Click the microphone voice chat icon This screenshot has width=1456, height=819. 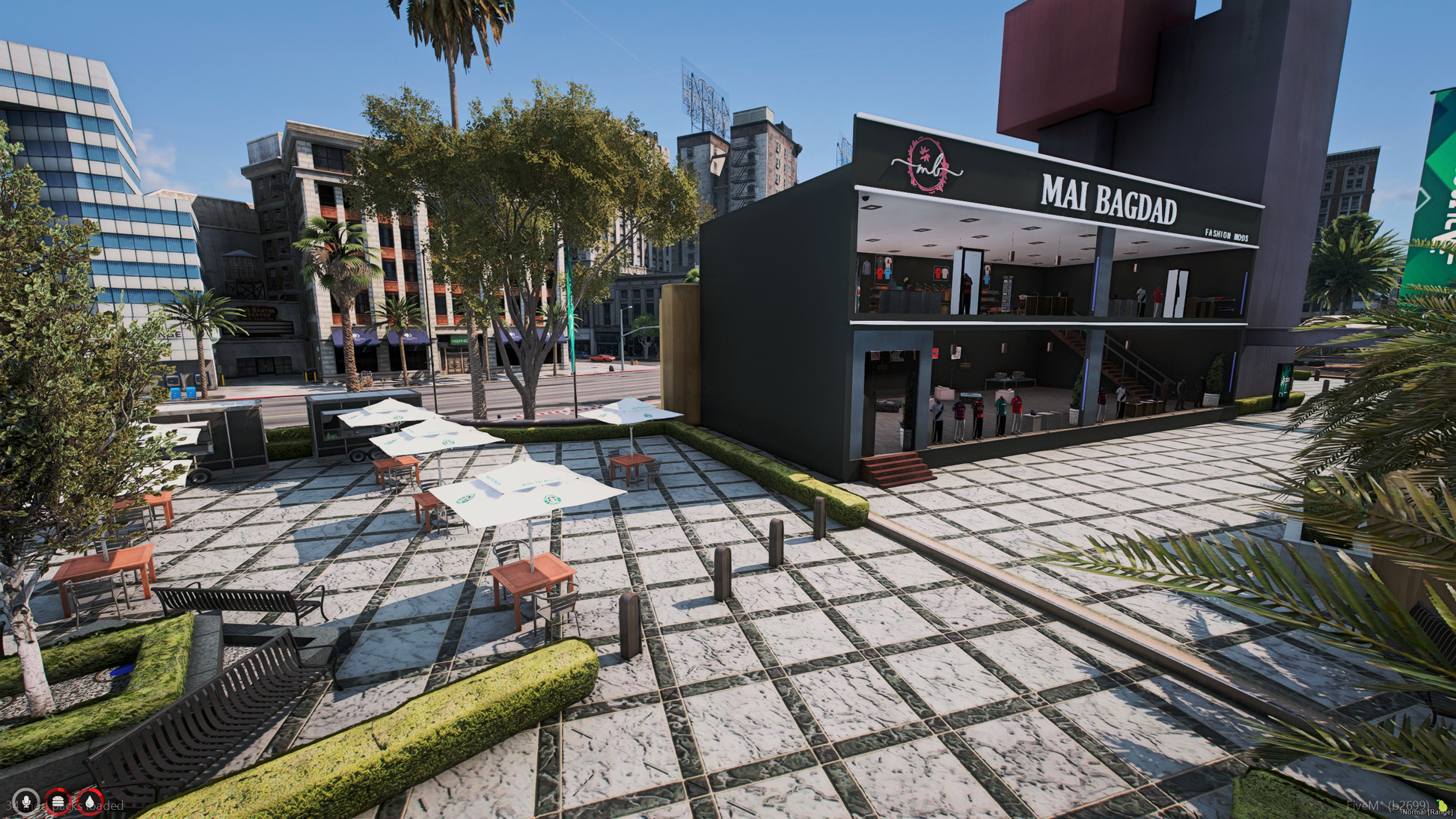click(26, 802)
